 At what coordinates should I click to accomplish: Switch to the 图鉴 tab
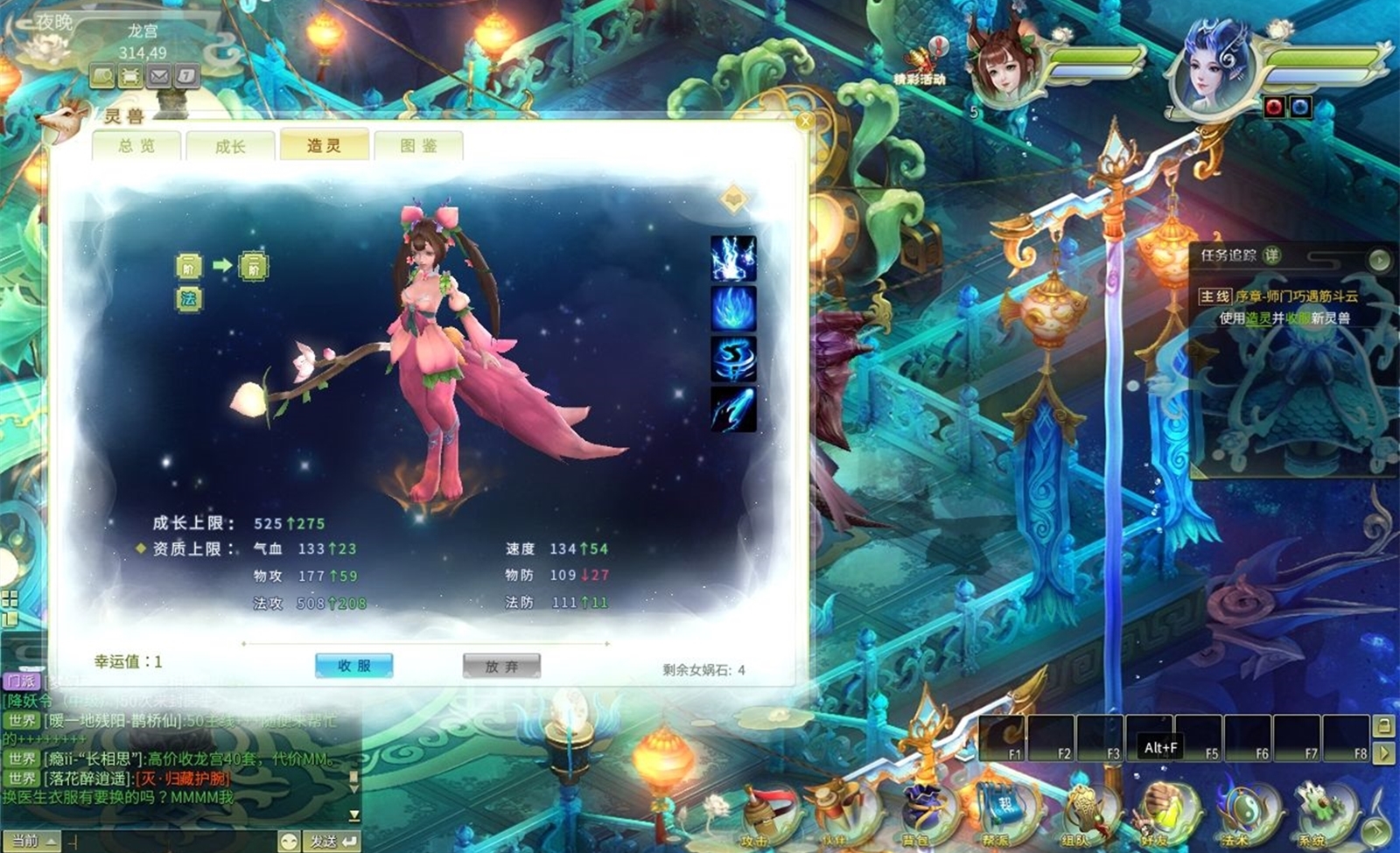coord(420,145)
